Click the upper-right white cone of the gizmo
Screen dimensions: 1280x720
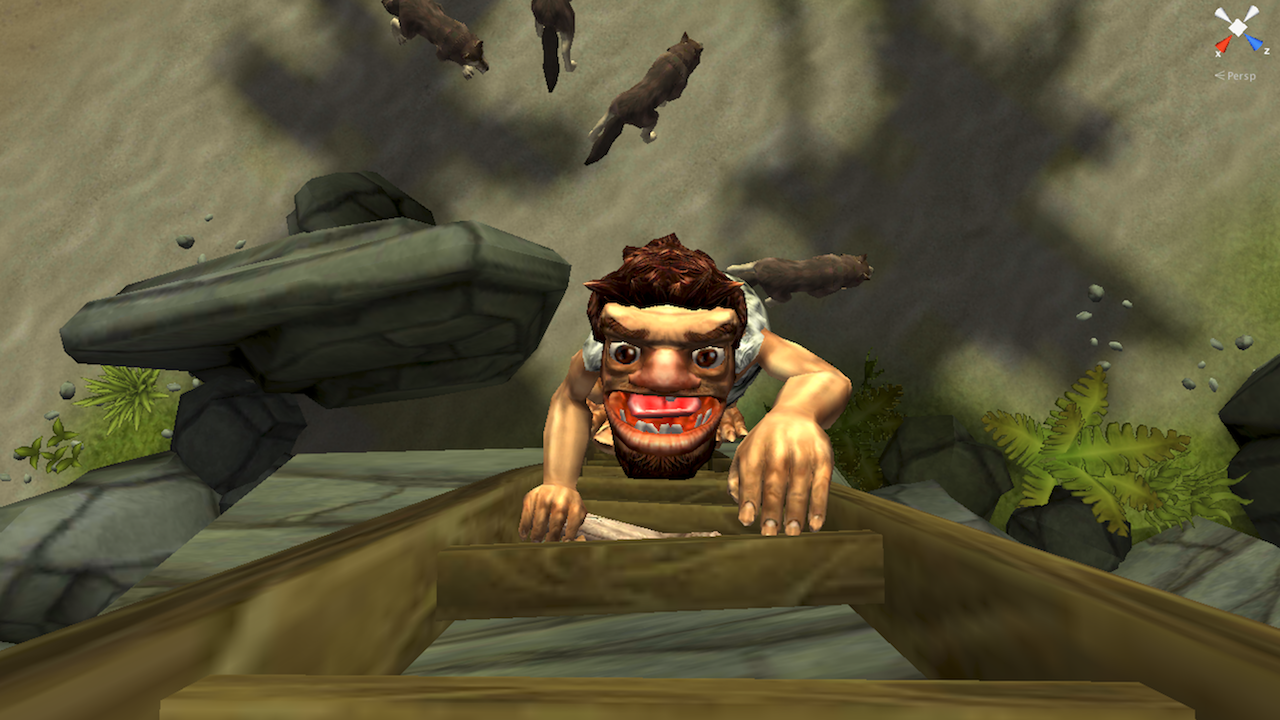click(x=1252, y=12)
